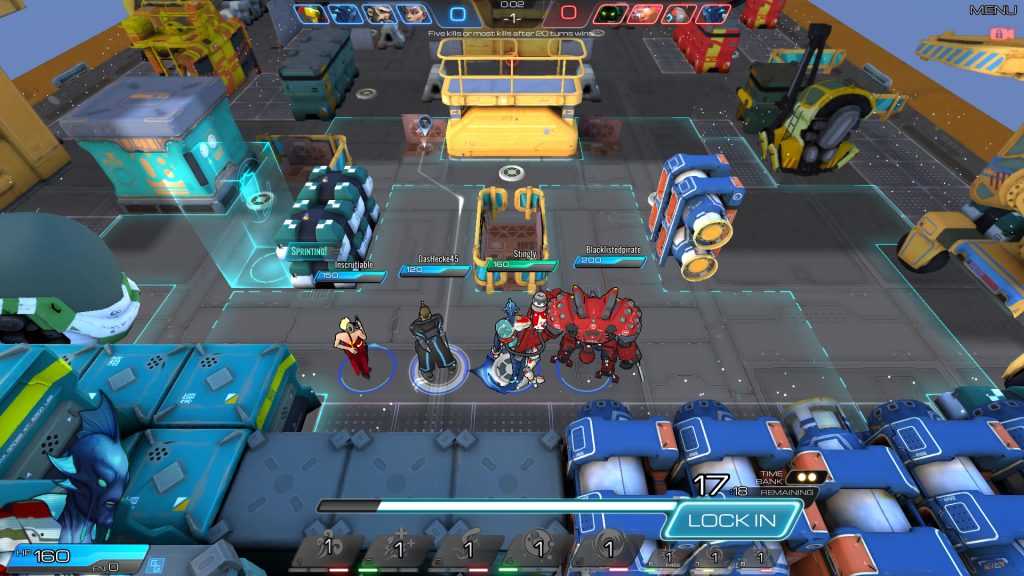Choose the third ability slot

467,550
